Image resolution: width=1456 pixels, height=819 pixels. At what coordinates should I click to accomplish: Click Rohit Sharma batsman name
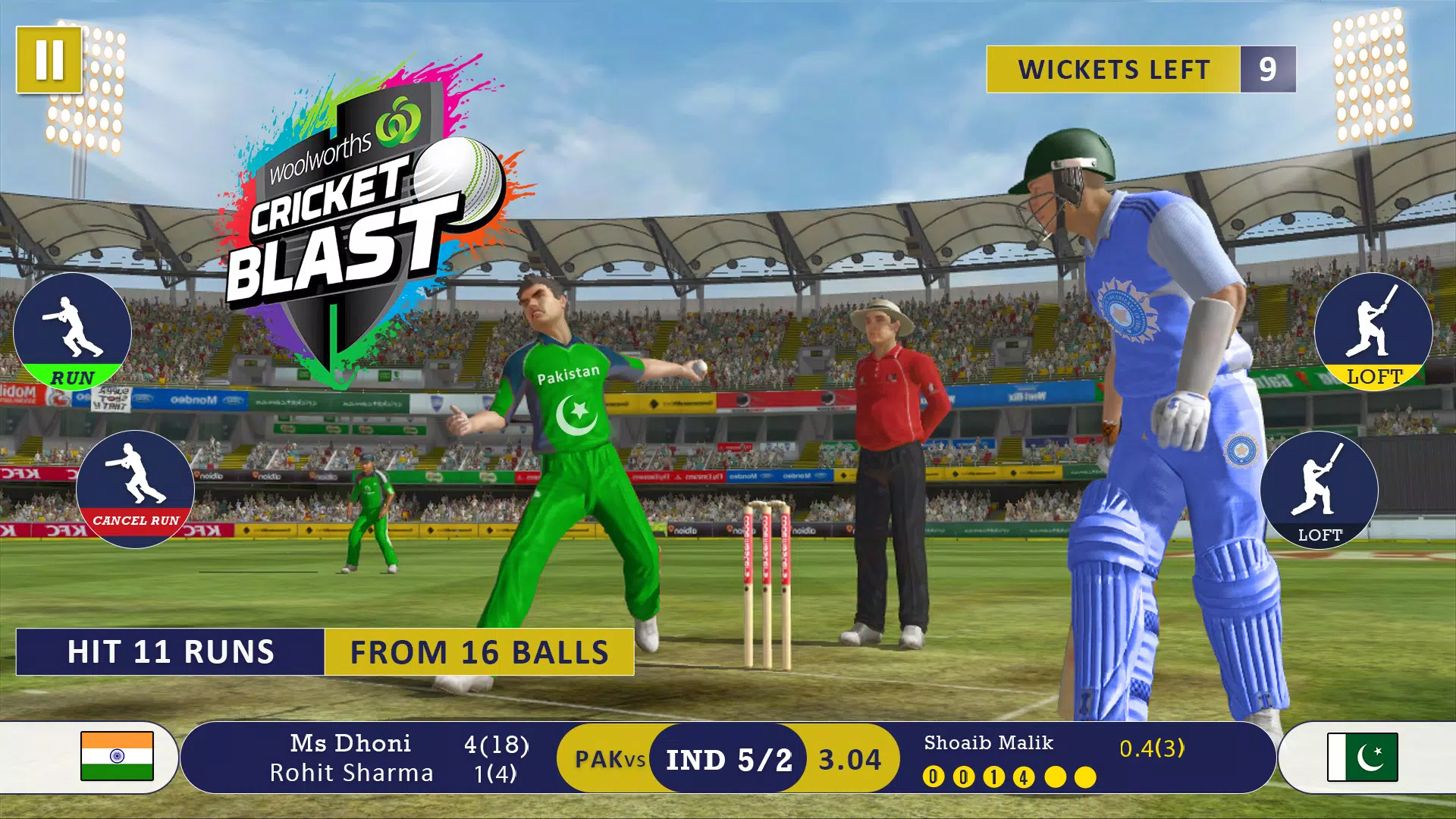click(x=350, y=773)
